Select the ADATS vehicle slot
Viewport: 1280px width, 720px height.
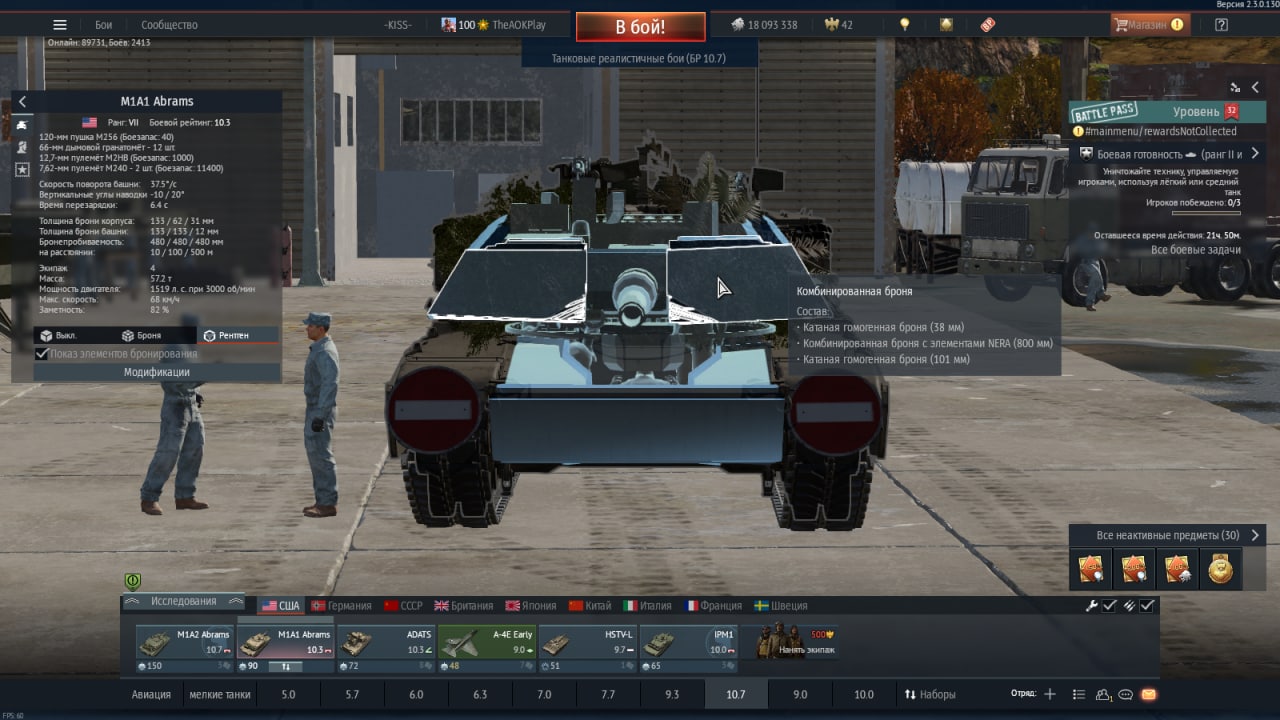[x=385, y=643]
